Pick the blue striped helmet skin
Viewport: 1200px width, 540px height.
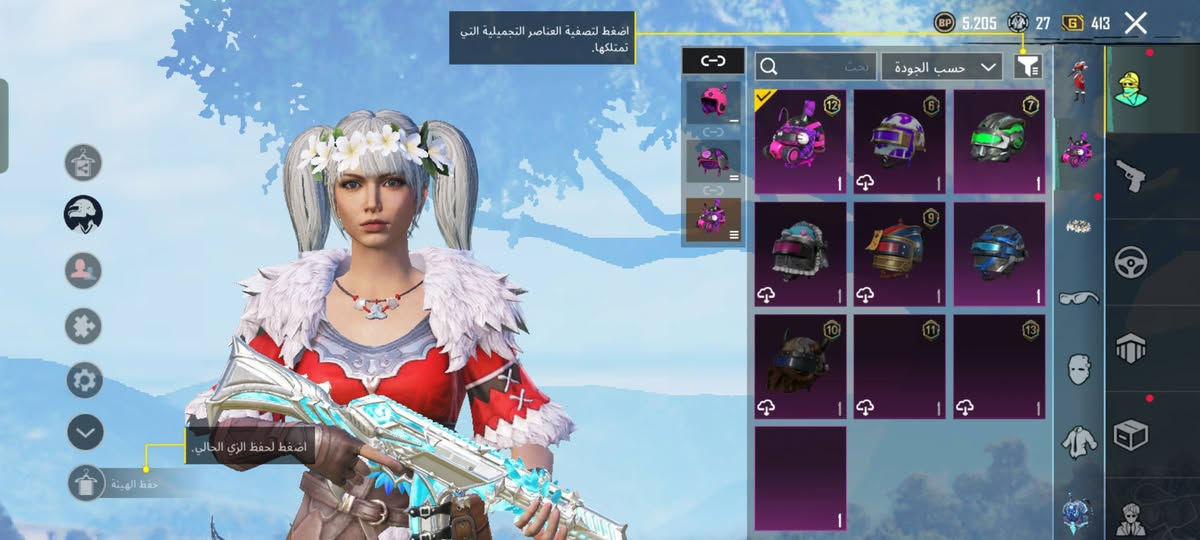click(999, 254)
